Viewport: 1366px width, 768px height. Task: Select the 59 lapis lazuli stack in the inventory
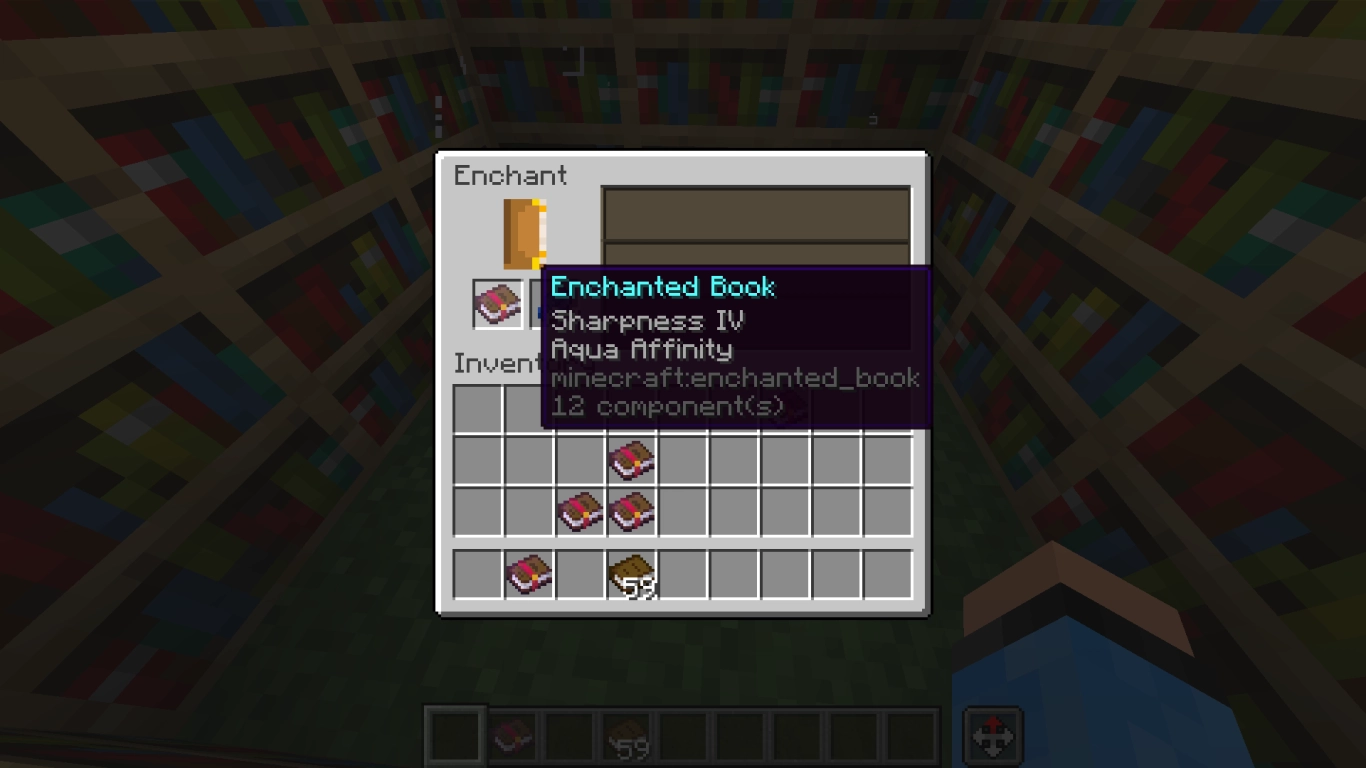point(631,573)
